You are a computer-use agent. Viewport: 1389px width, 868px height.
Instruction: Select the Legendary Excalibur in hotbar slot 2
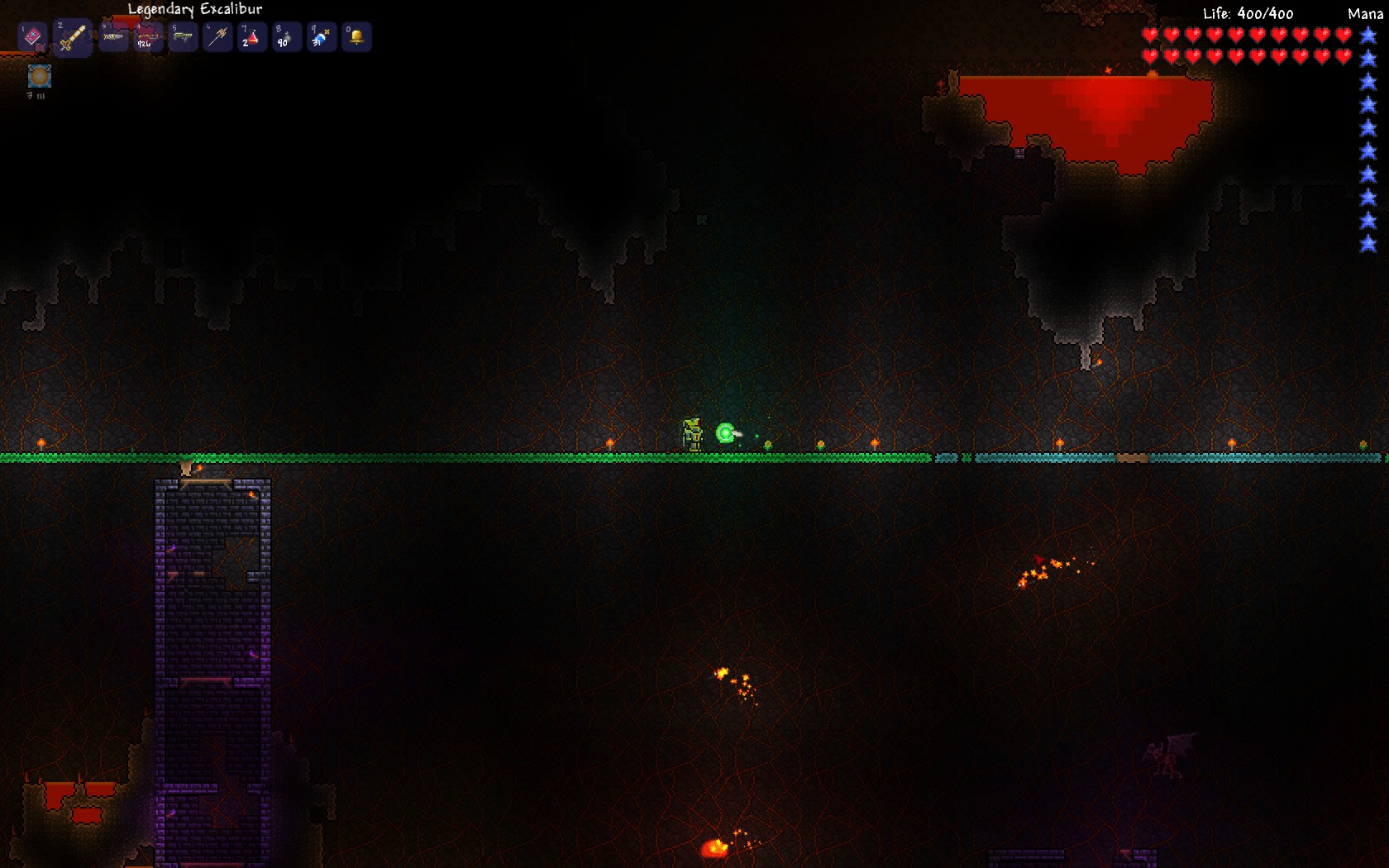click(73, 37)
